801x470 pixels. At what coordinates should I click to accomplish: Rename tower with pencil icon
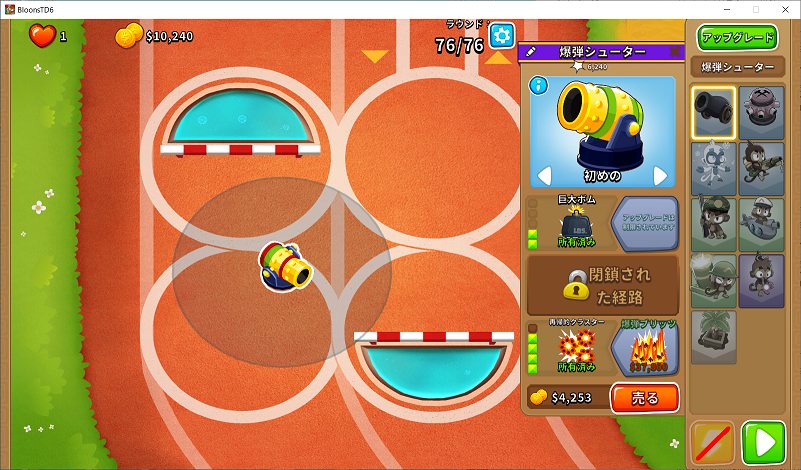coord(530,52)
